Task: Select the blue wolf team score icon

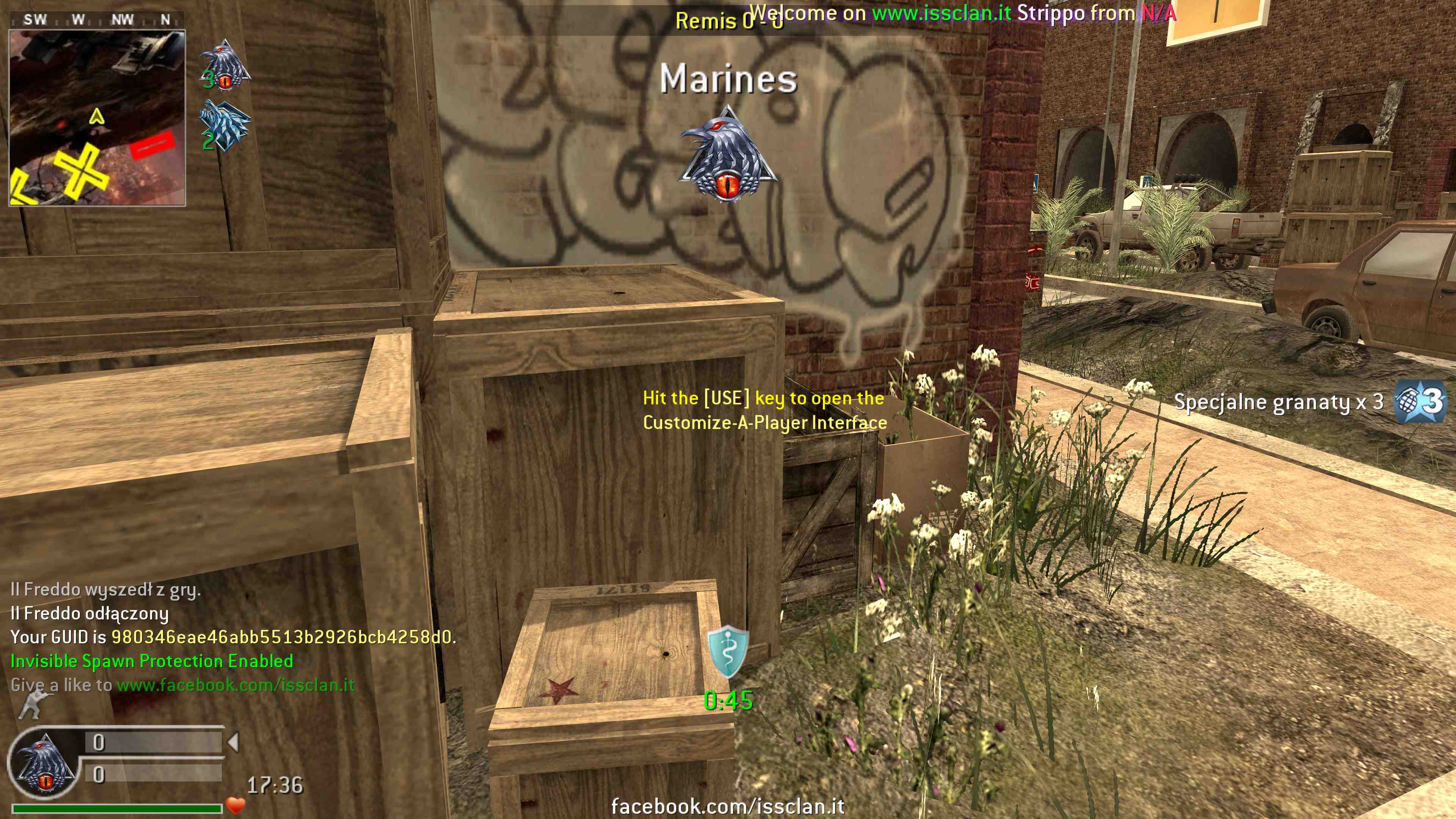Action: pyautogui.click(x=225, y=126)
